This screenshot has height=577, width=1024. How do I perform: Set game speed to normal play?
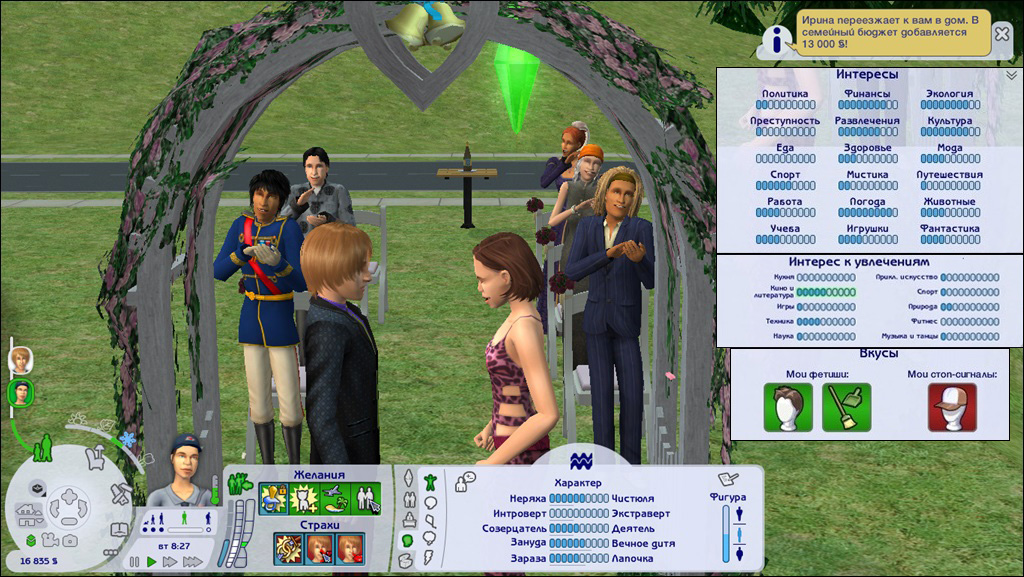(x=152, y=562)
